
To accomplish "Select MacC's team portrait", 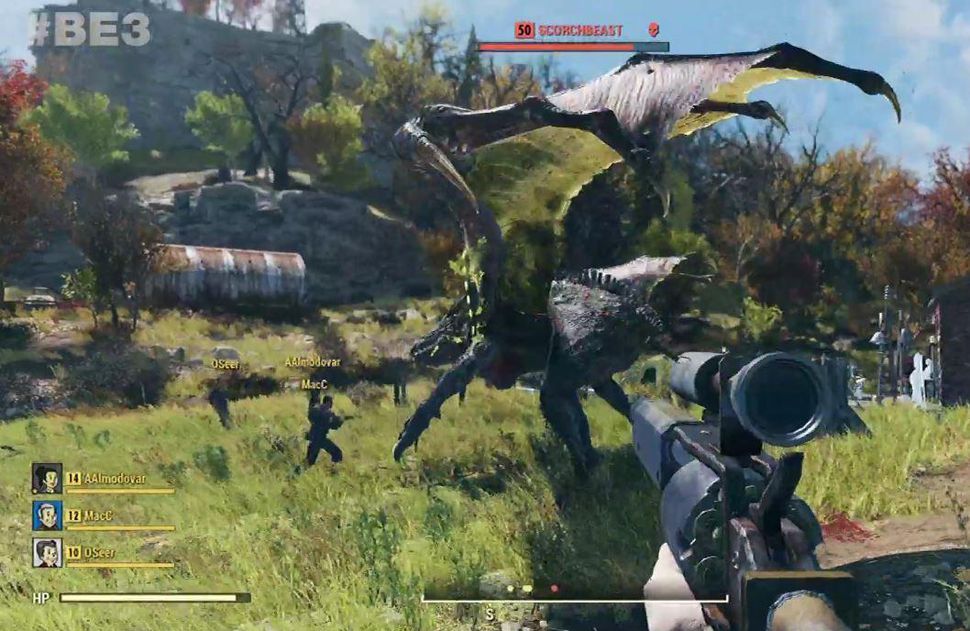I will 47,515.
